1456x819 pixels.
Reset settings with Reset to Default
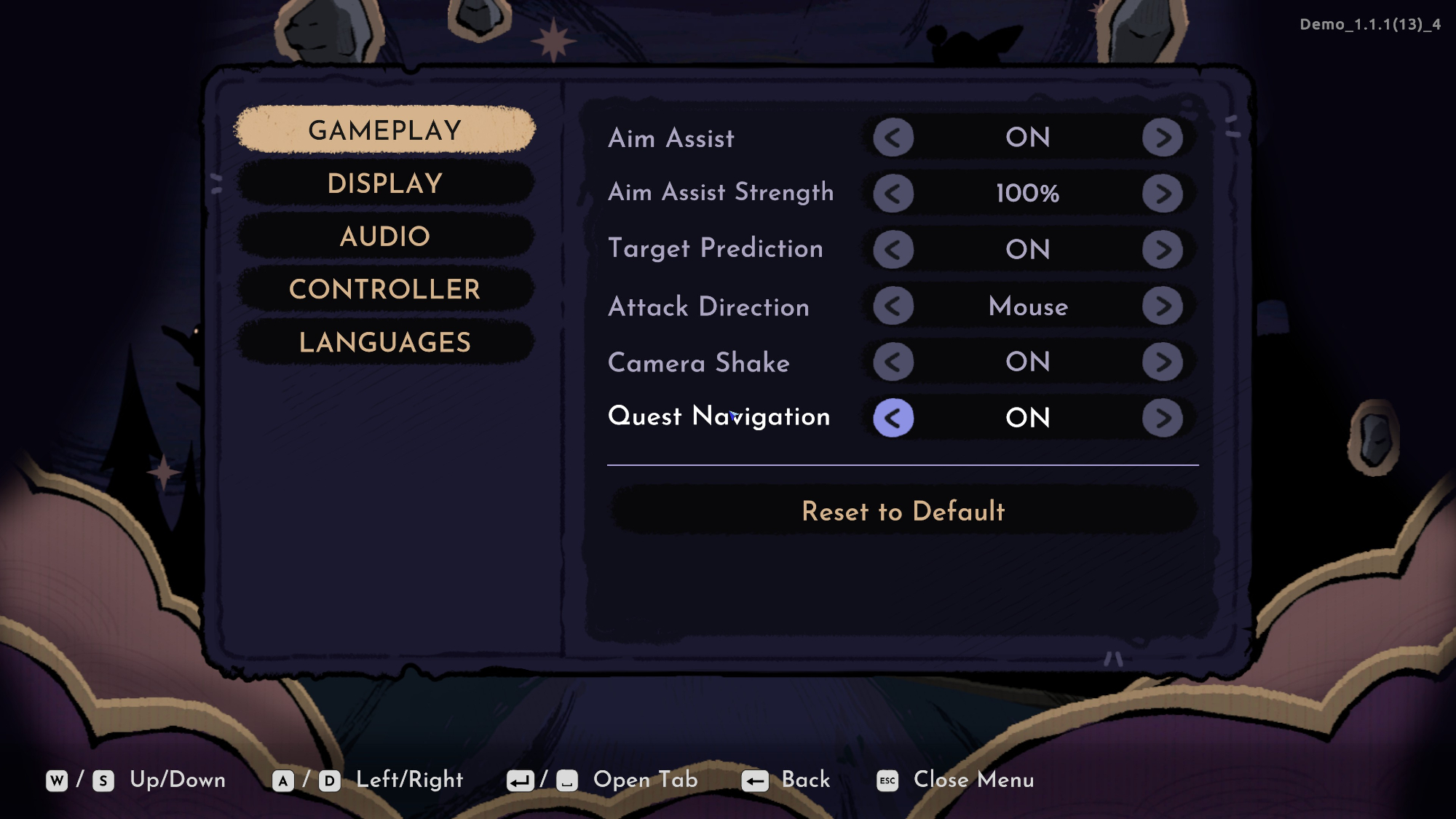(x=903, y=511)
